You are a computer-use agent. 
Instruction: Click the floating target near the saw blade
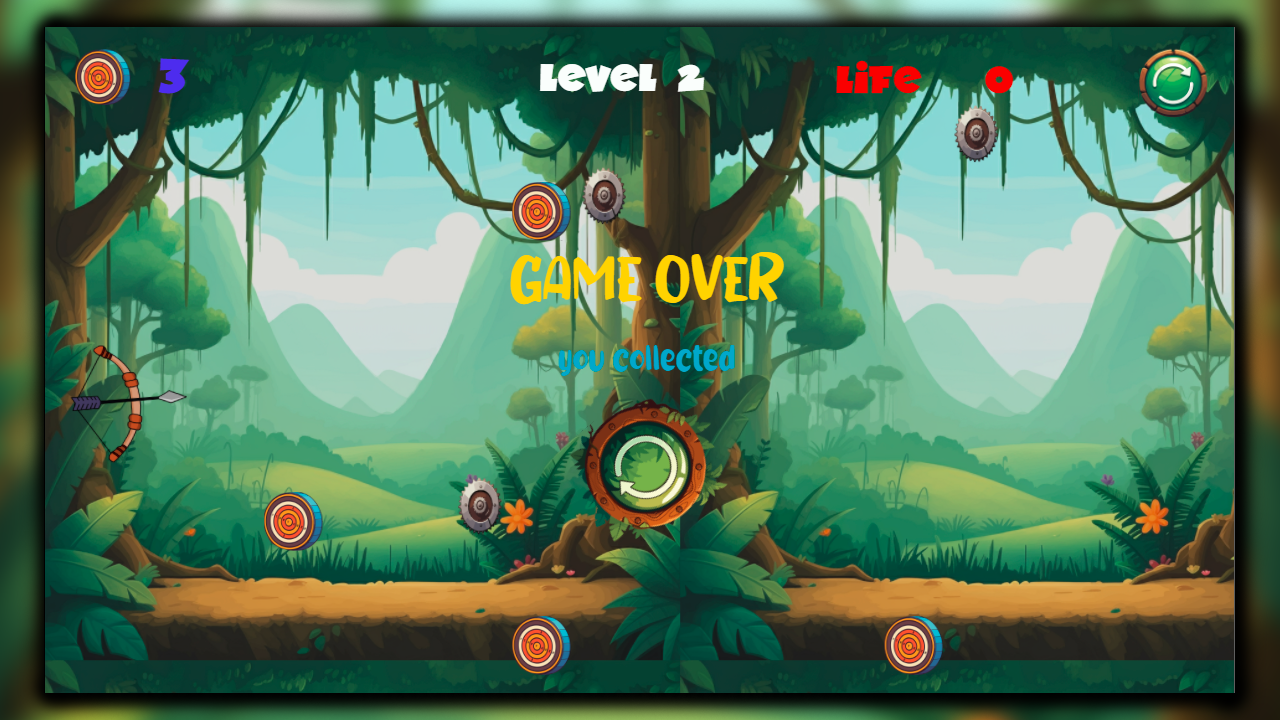coord(536,213)
